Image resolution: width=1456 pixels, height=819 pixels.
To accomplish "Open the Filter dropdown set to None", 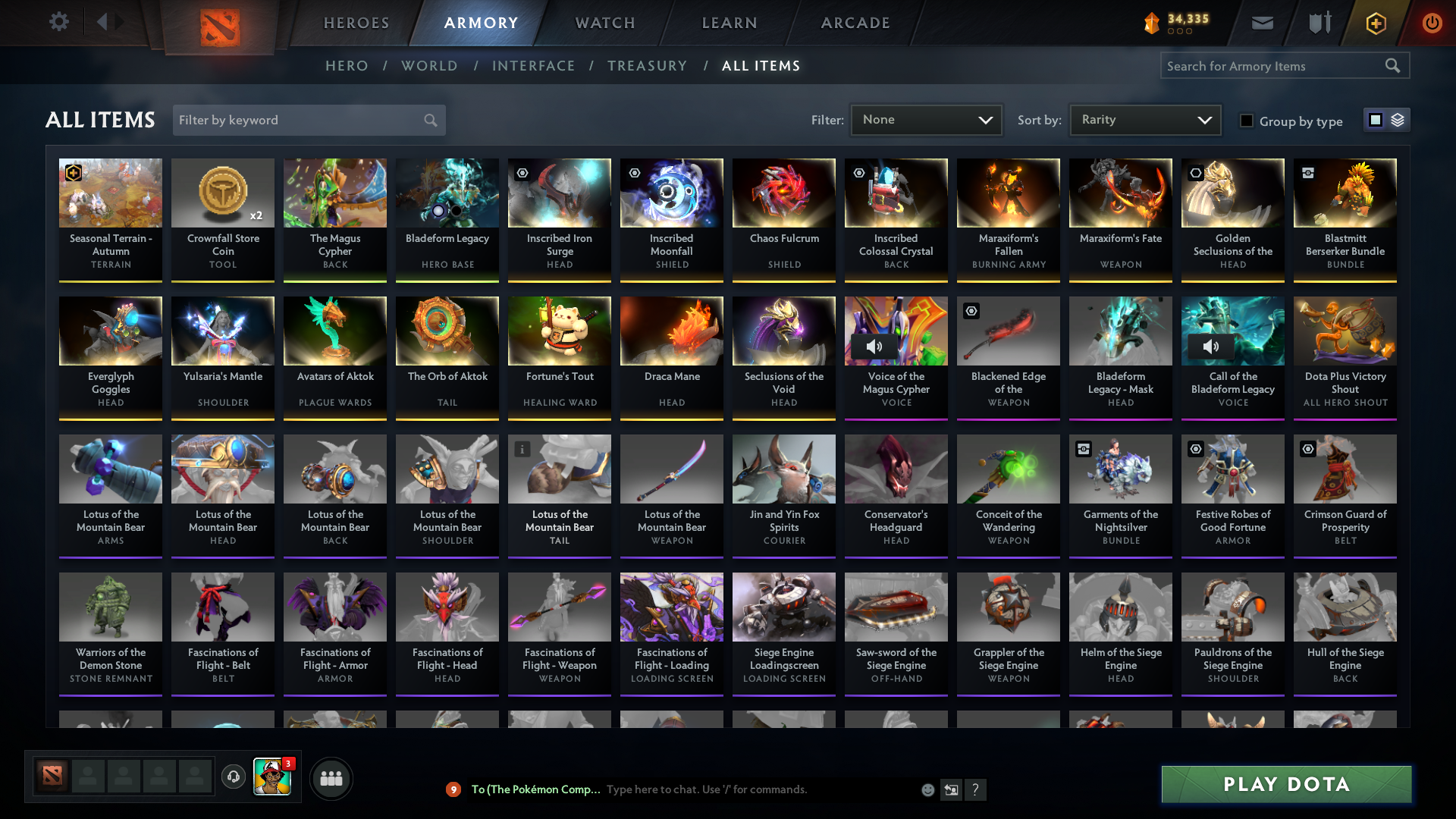I will (925, 119).
